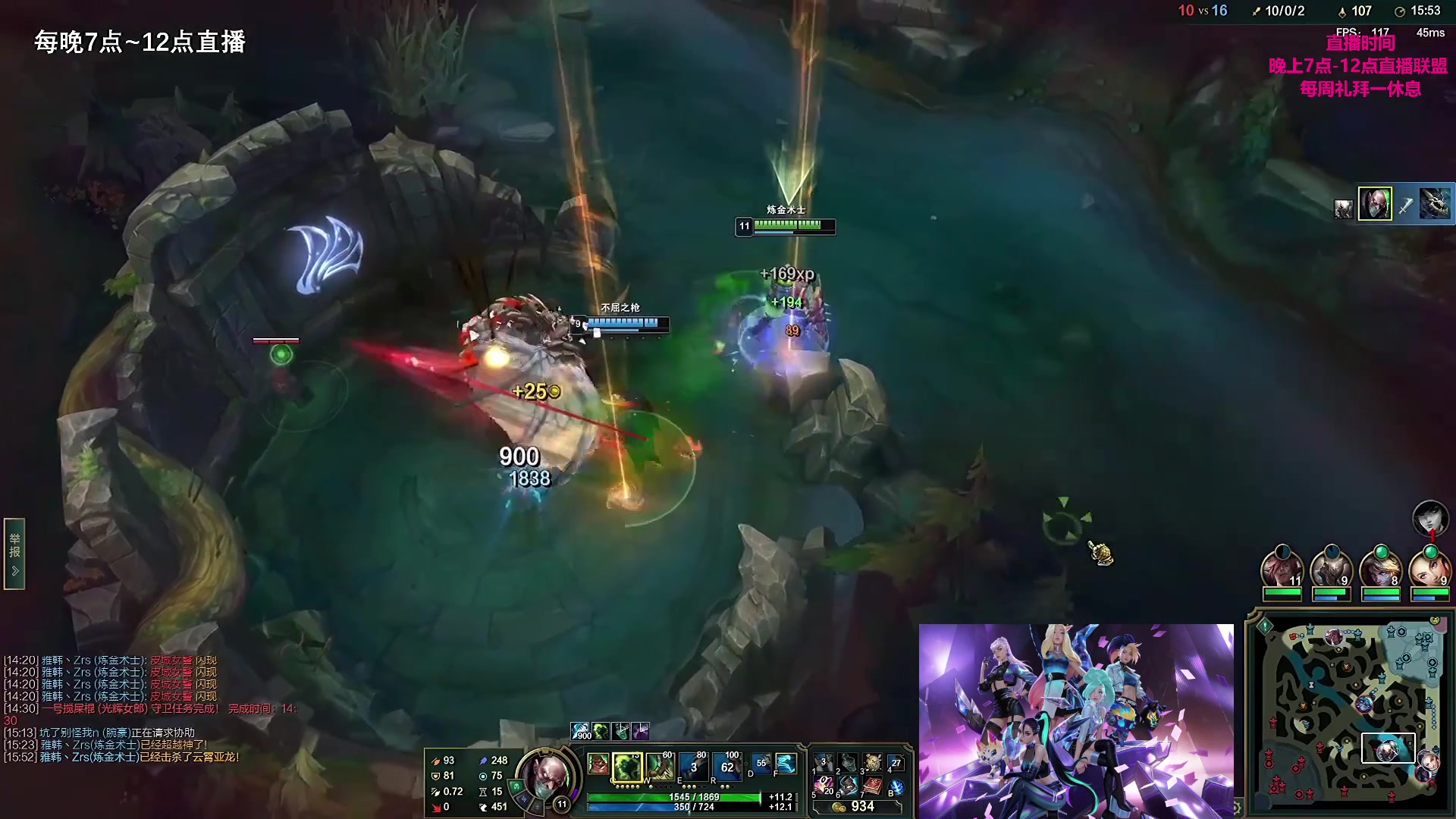The width and height of the screenshot is (1456, 819).
Task: Select the blond level 8 ally portrait
Action: (1380, 570)
